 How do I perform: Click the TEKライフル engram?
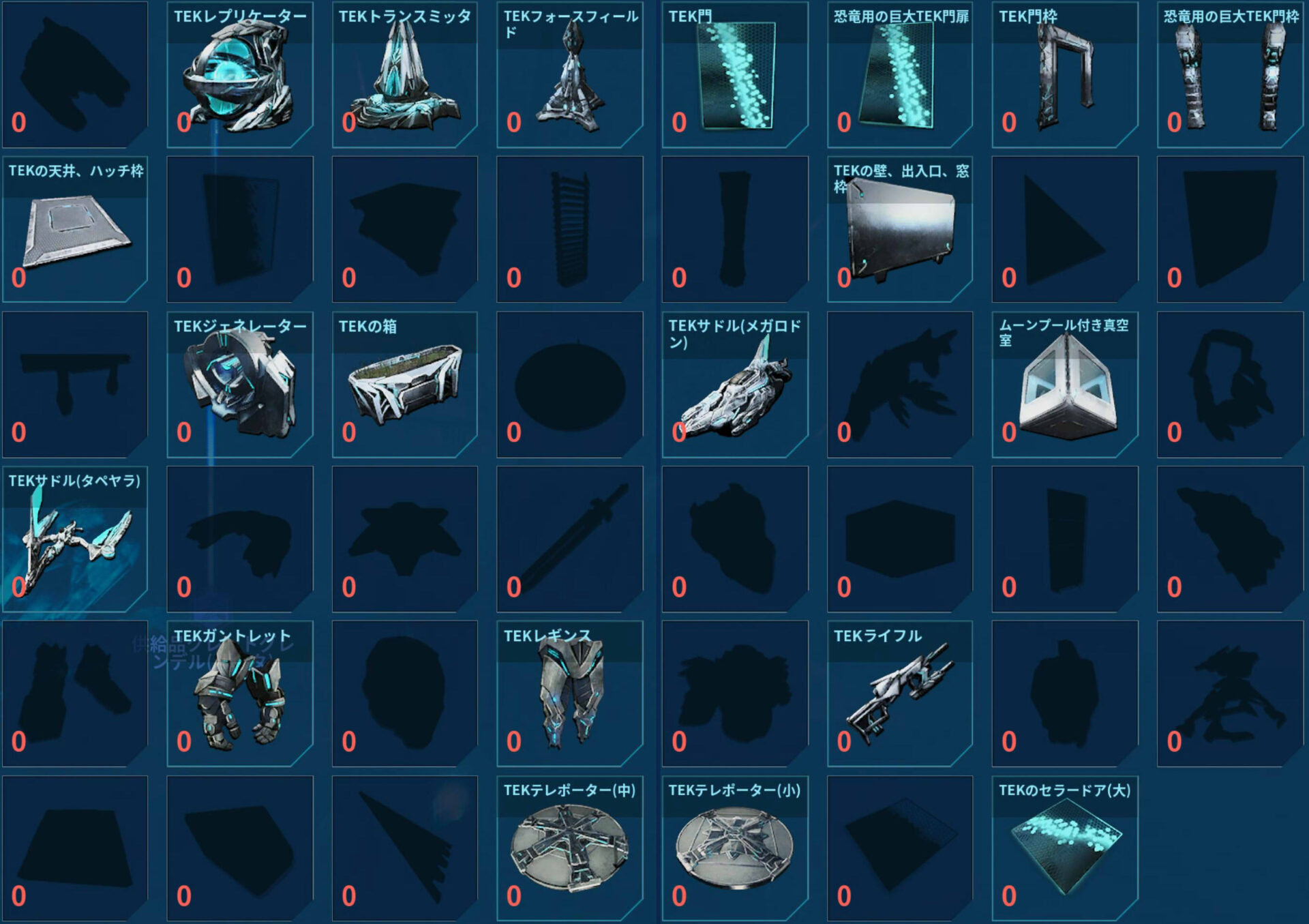click(x=899, y=694)
